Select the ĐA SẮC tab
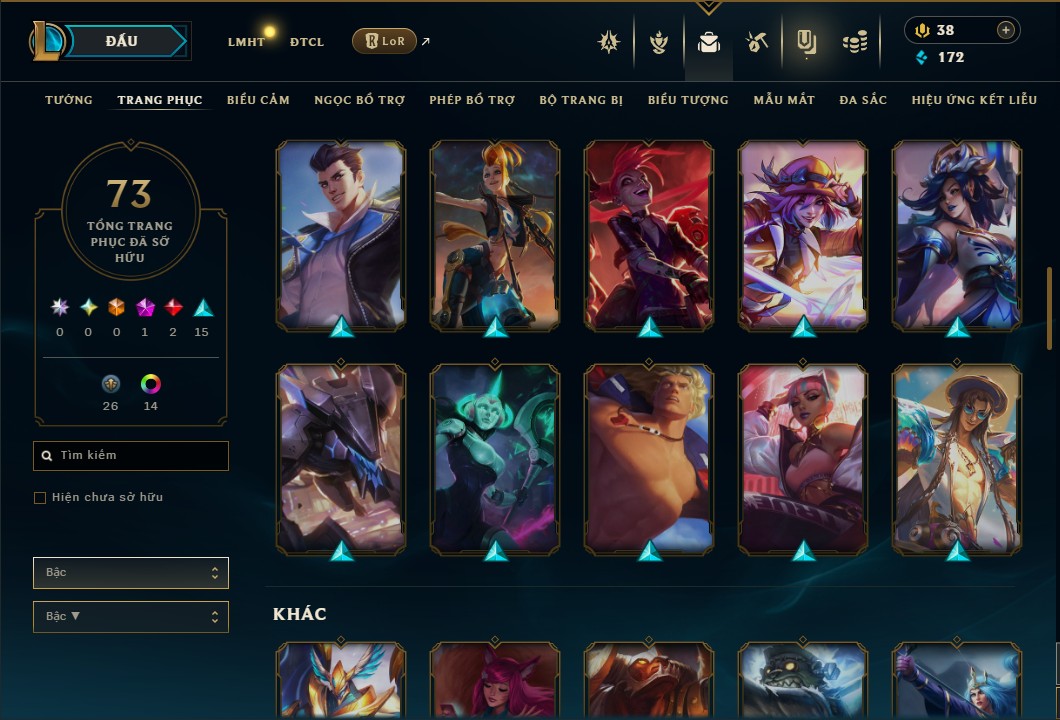The height and width of the screenshot is (720, 1060). point(863,100)
